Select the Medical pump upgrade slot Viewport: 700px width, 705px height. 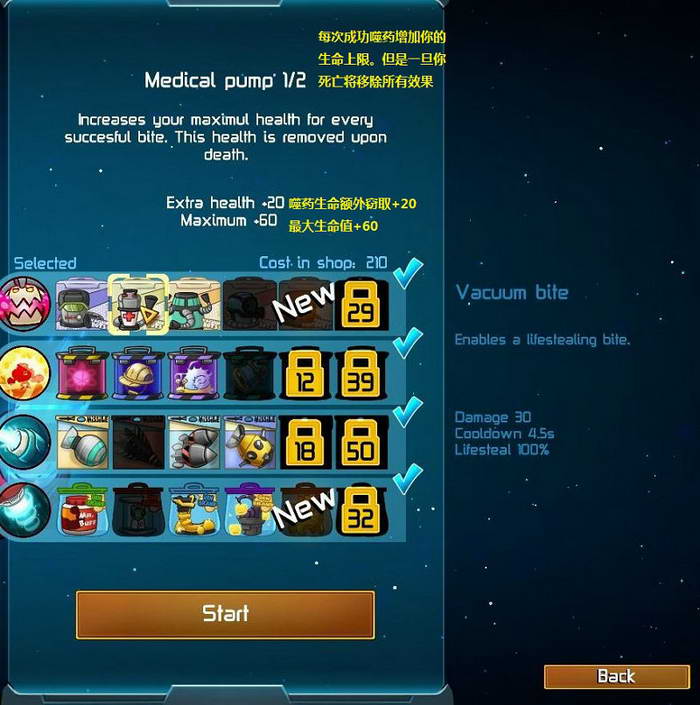point(136,305)
